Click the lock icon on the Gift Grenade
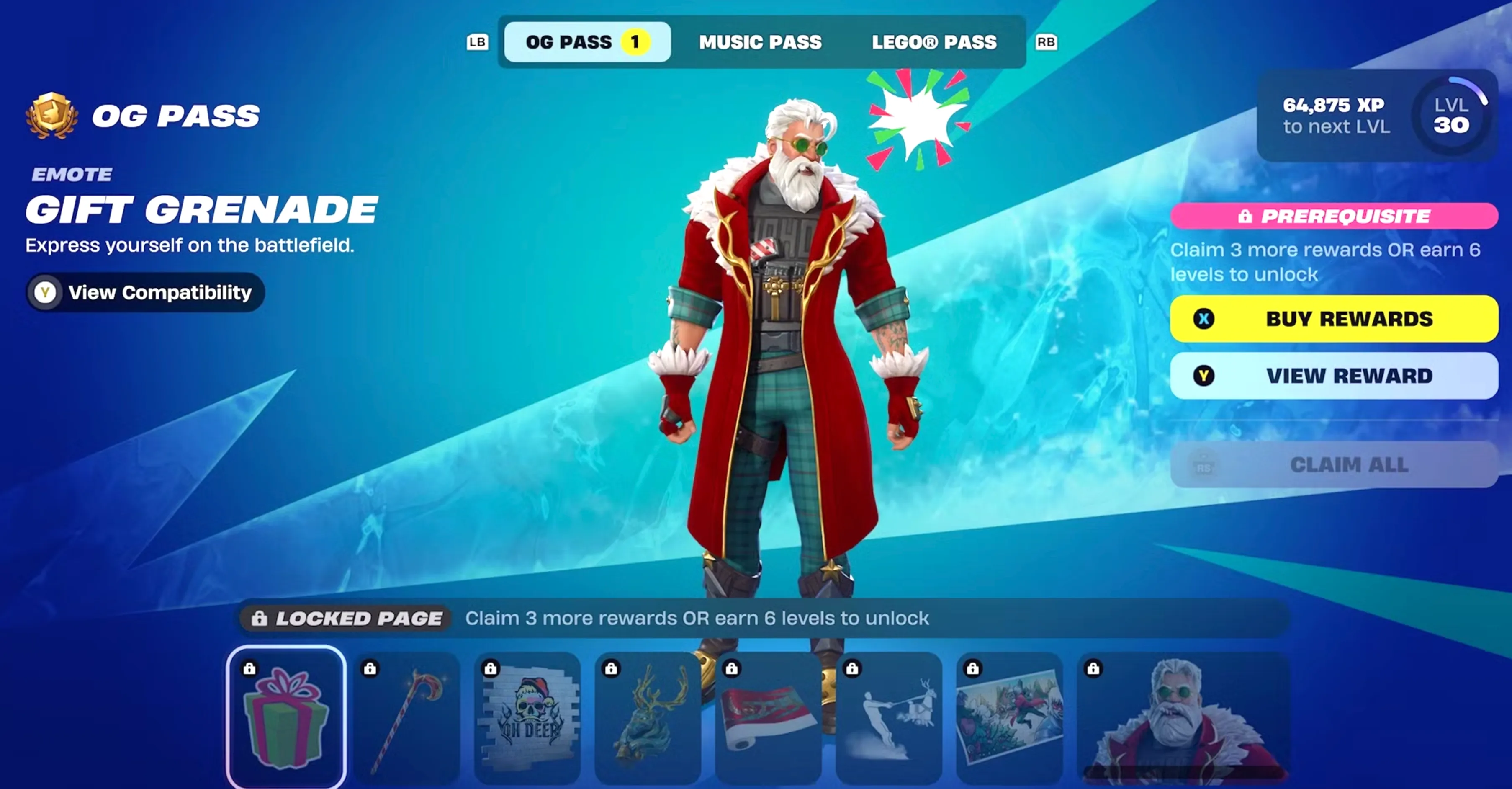 coord(249,669)
